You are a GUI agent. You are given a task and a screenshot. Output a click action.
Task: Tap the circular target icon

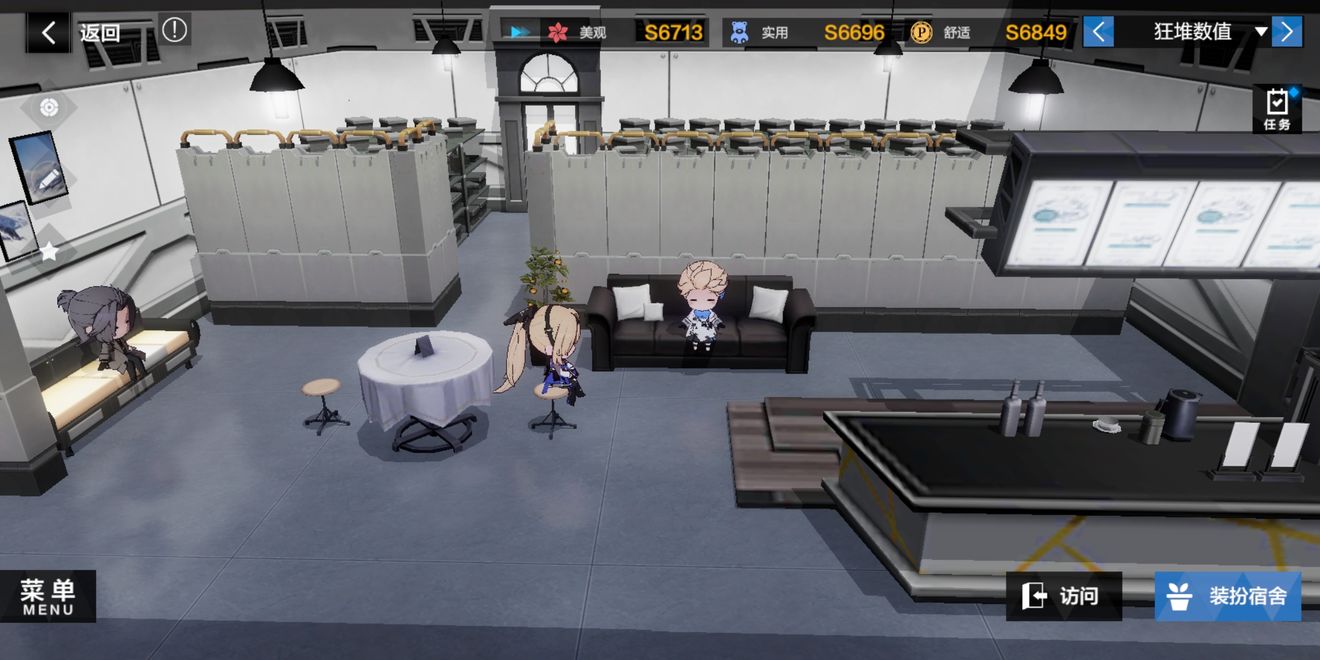(x=49, y=108)
